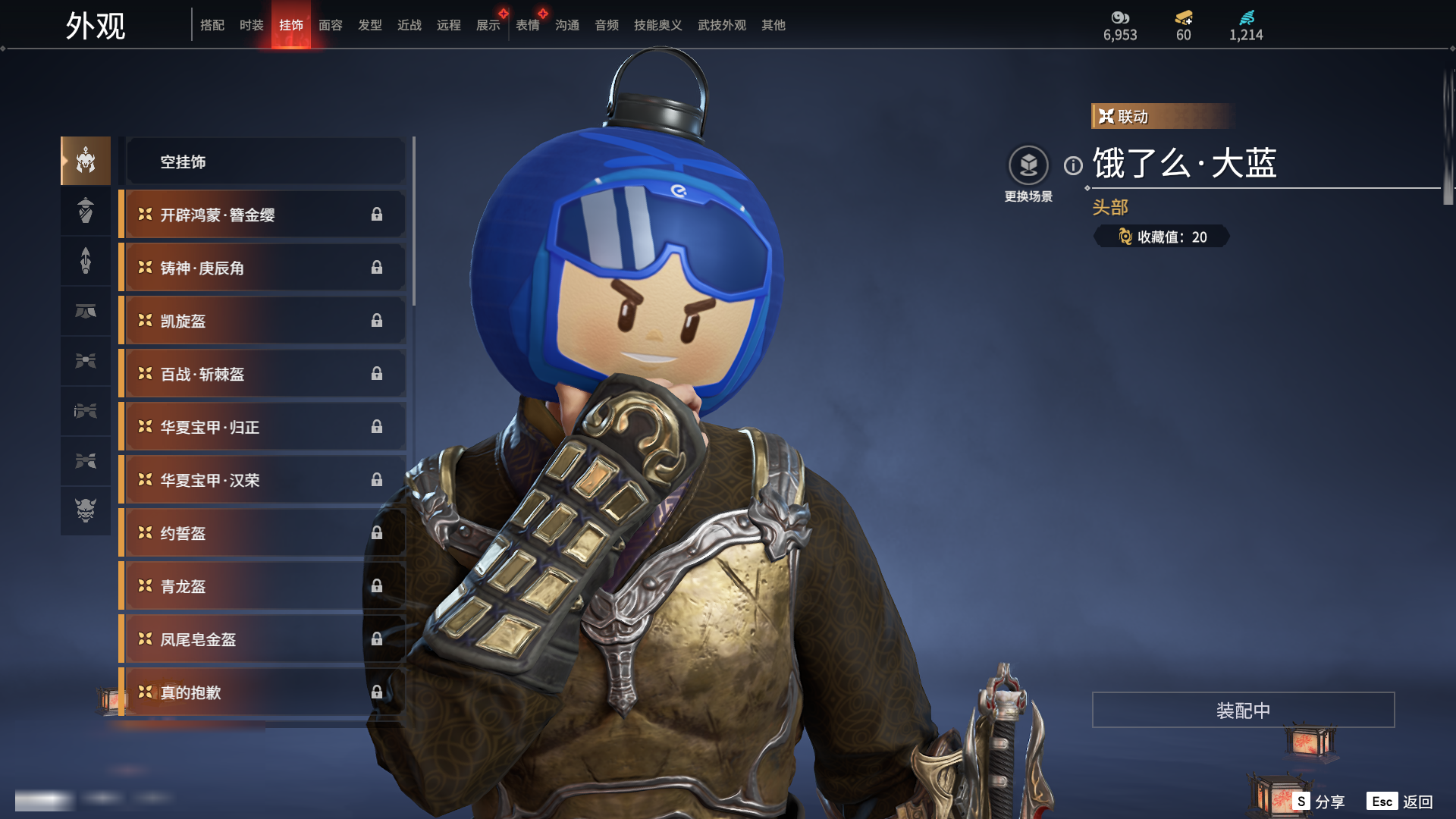1456x819 pixels.
Task: Switch to the 表情 tab
Action: coord(528,25)
